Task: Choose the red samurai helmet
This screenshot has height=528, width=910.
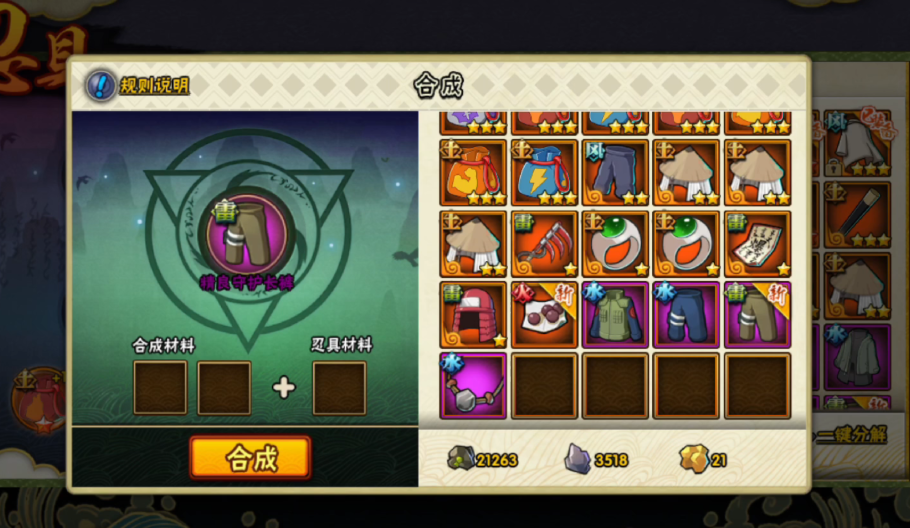Action: coord(473,315)
